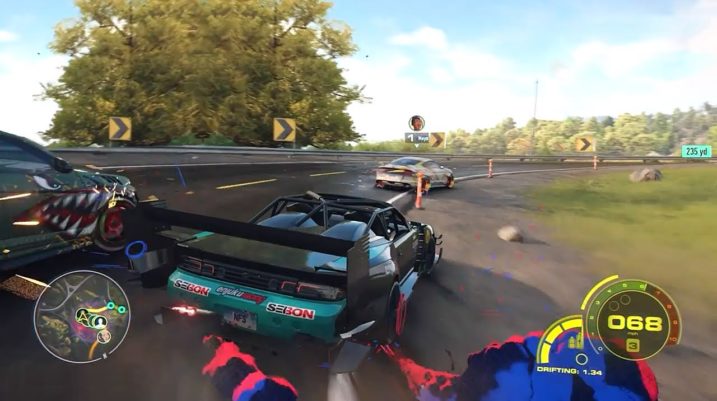Click the 235 yd waypoint marker

pyautogui.click(x=696, y=152)
